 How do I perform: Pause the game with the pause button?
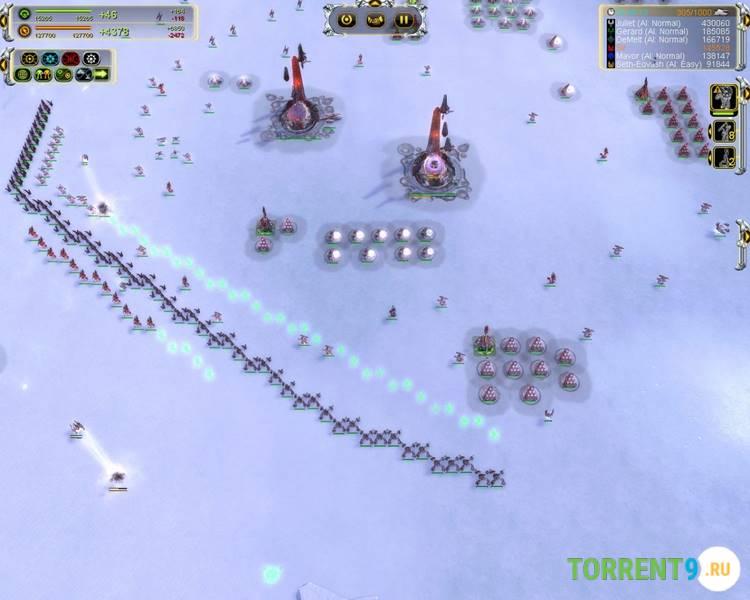tap(403, 19)
